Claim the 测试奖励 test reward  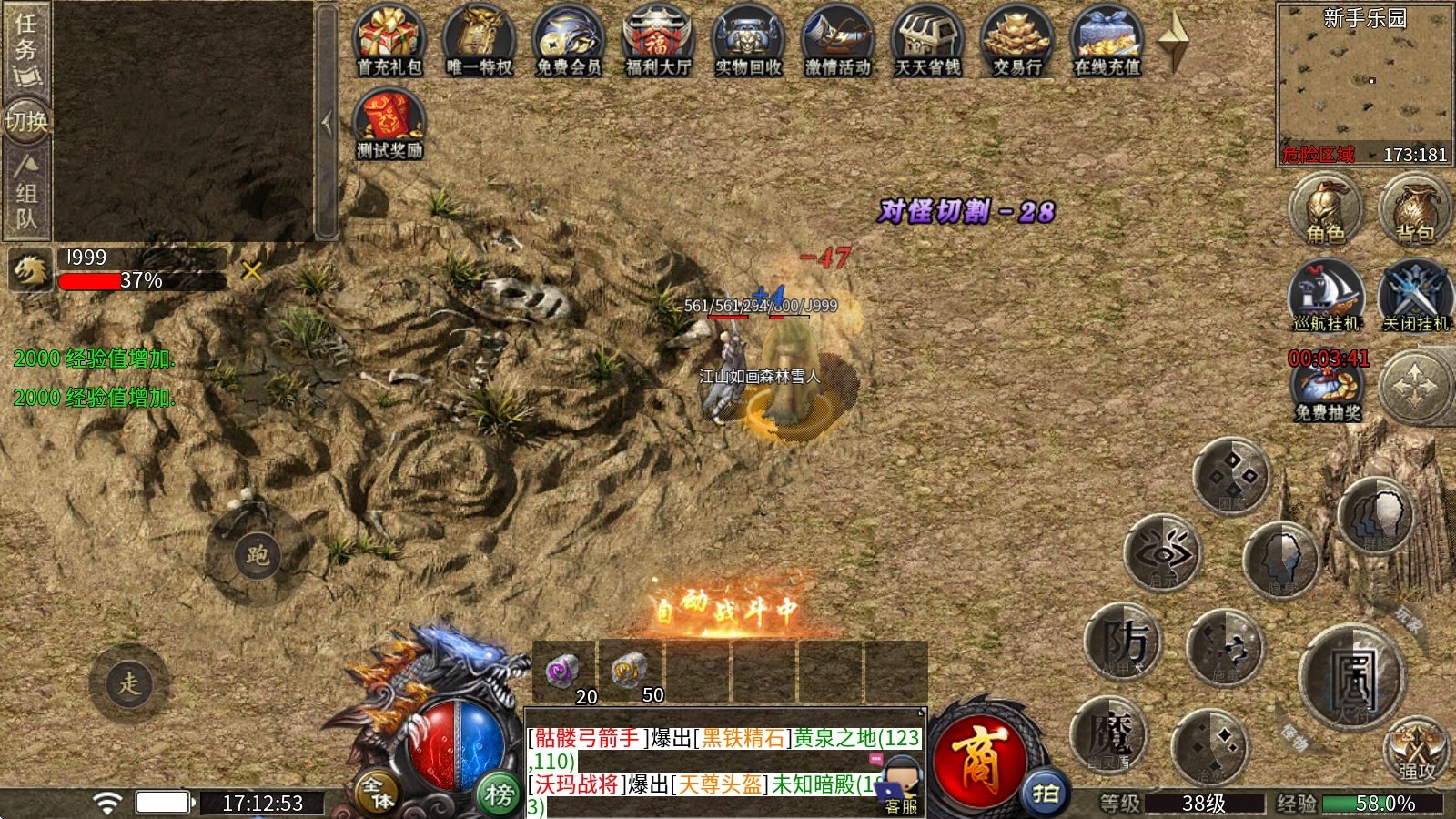389,125
